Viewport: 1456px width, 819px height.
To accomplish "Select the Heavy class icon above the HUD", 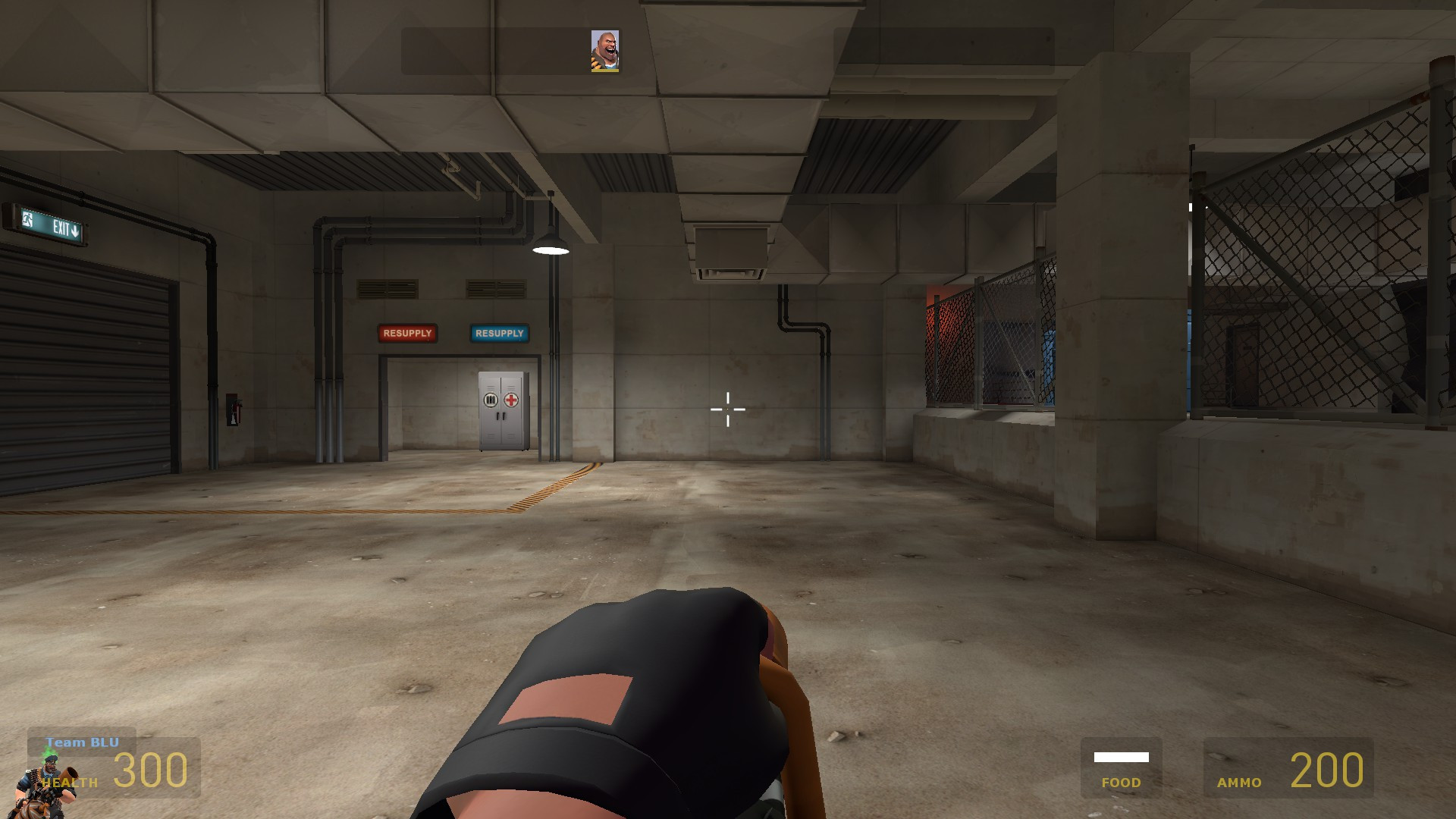I will 606,50.
